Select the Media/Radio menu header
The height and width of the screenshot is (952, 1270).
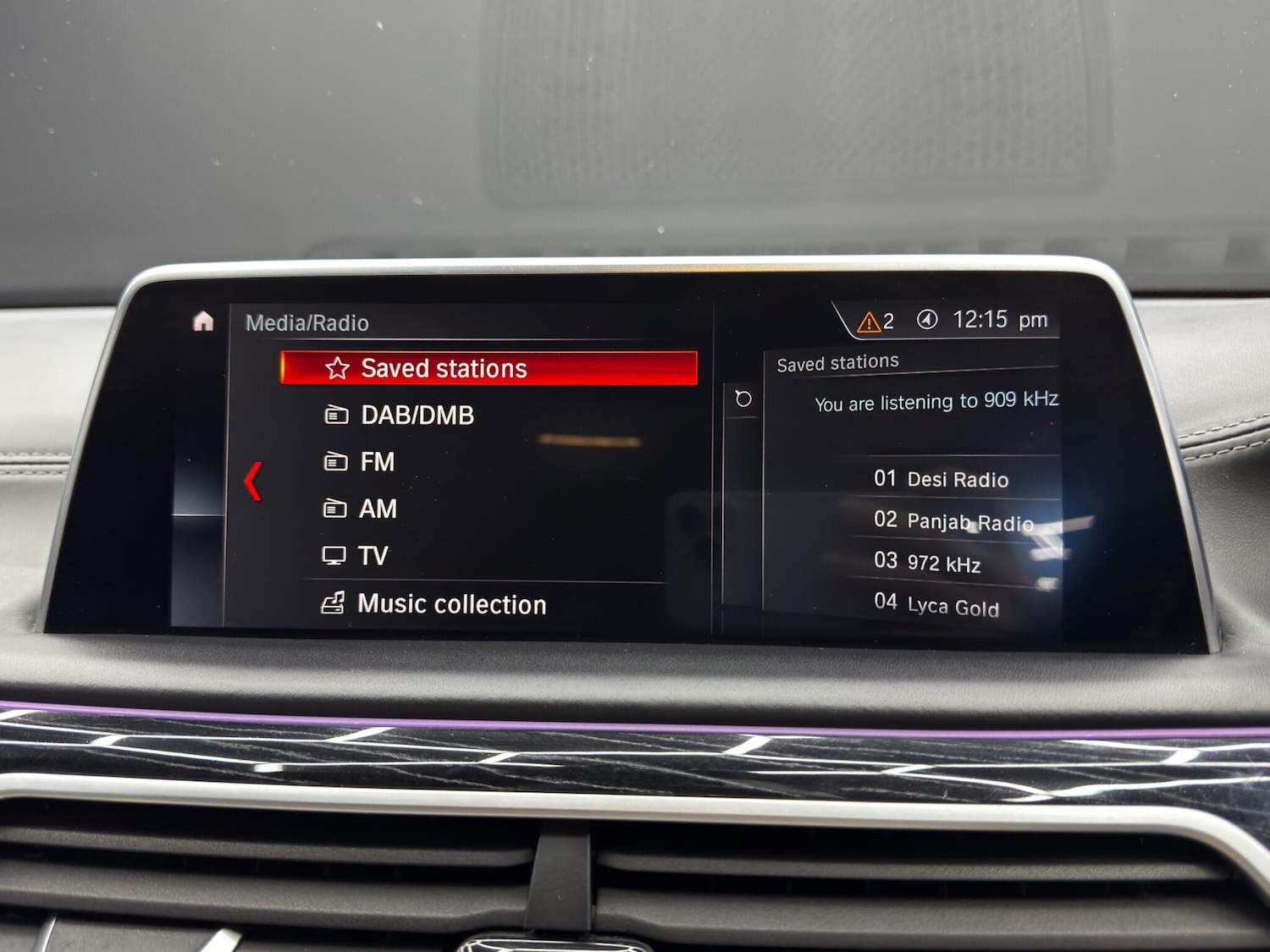pyautogui.click(x=306, y=322)
